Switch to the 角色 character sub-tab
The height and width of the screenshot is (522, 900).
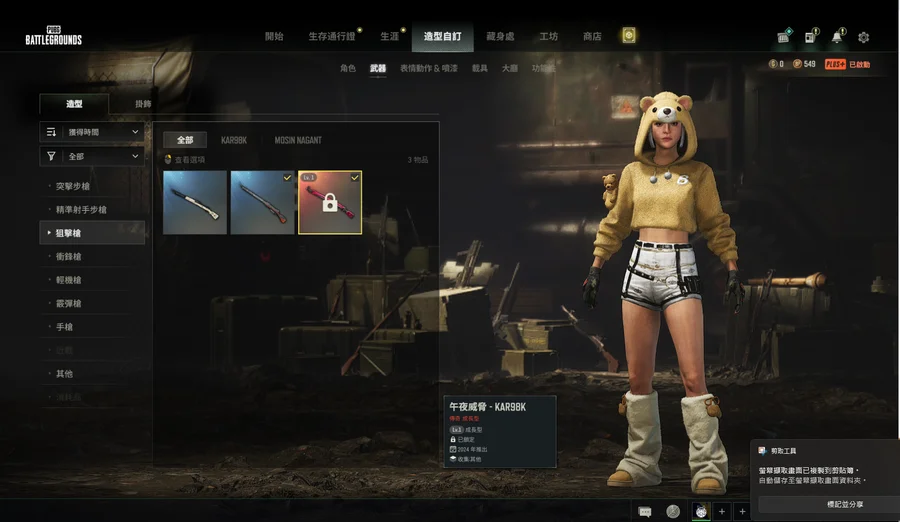[348, 69]
